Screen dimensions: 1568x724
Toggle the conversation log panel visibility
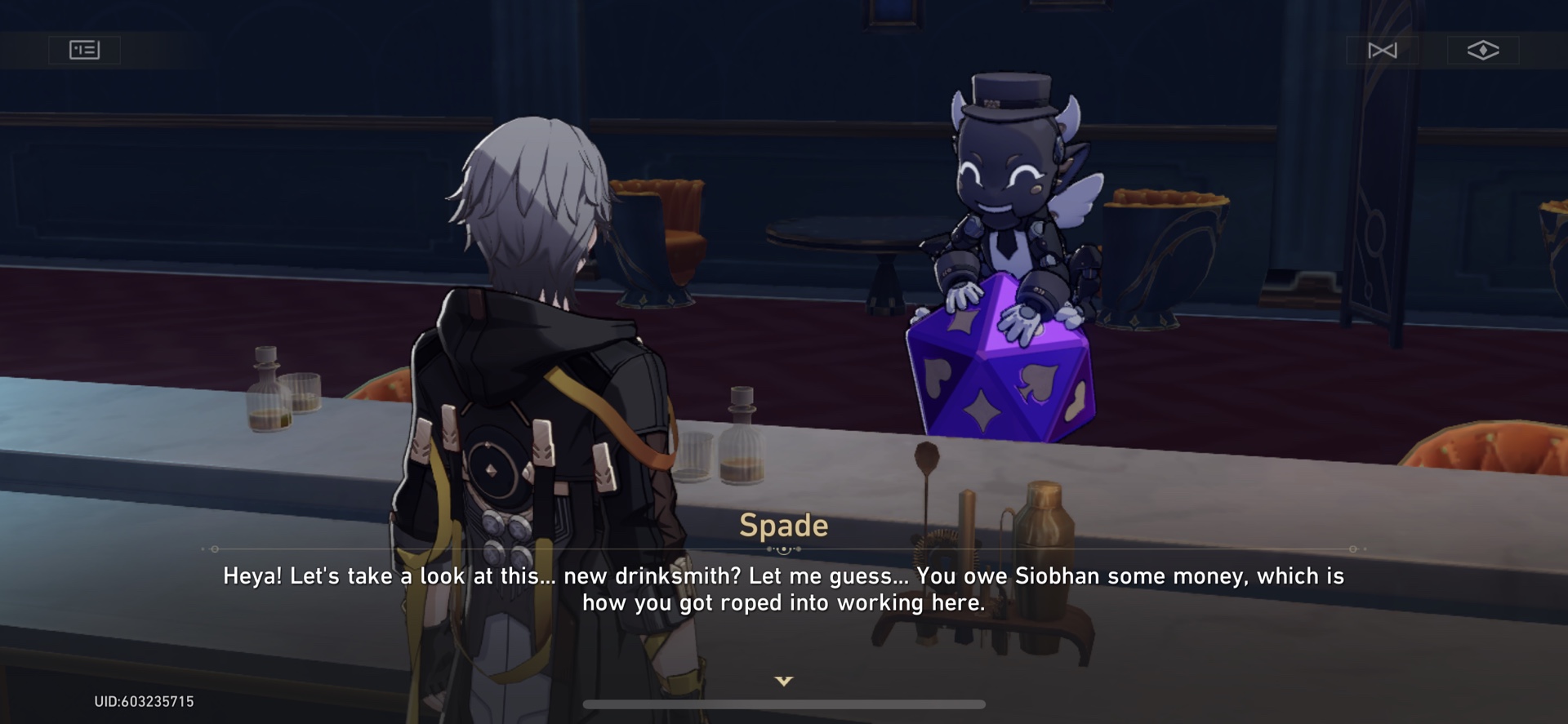click(83, 50)
